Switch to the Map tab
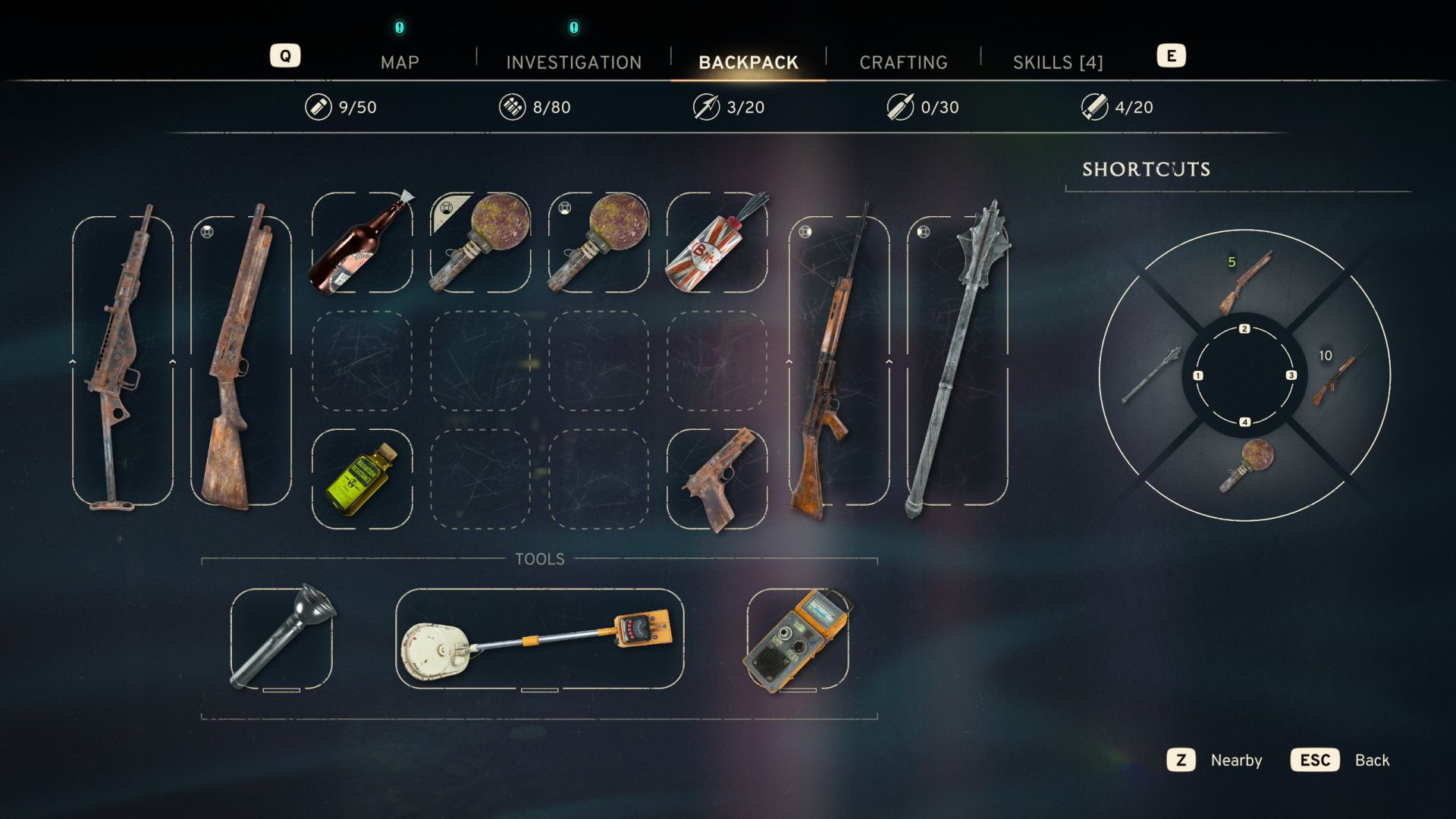Image resolution: width=1456 pixels, height=819 pixels. point(400,62)
